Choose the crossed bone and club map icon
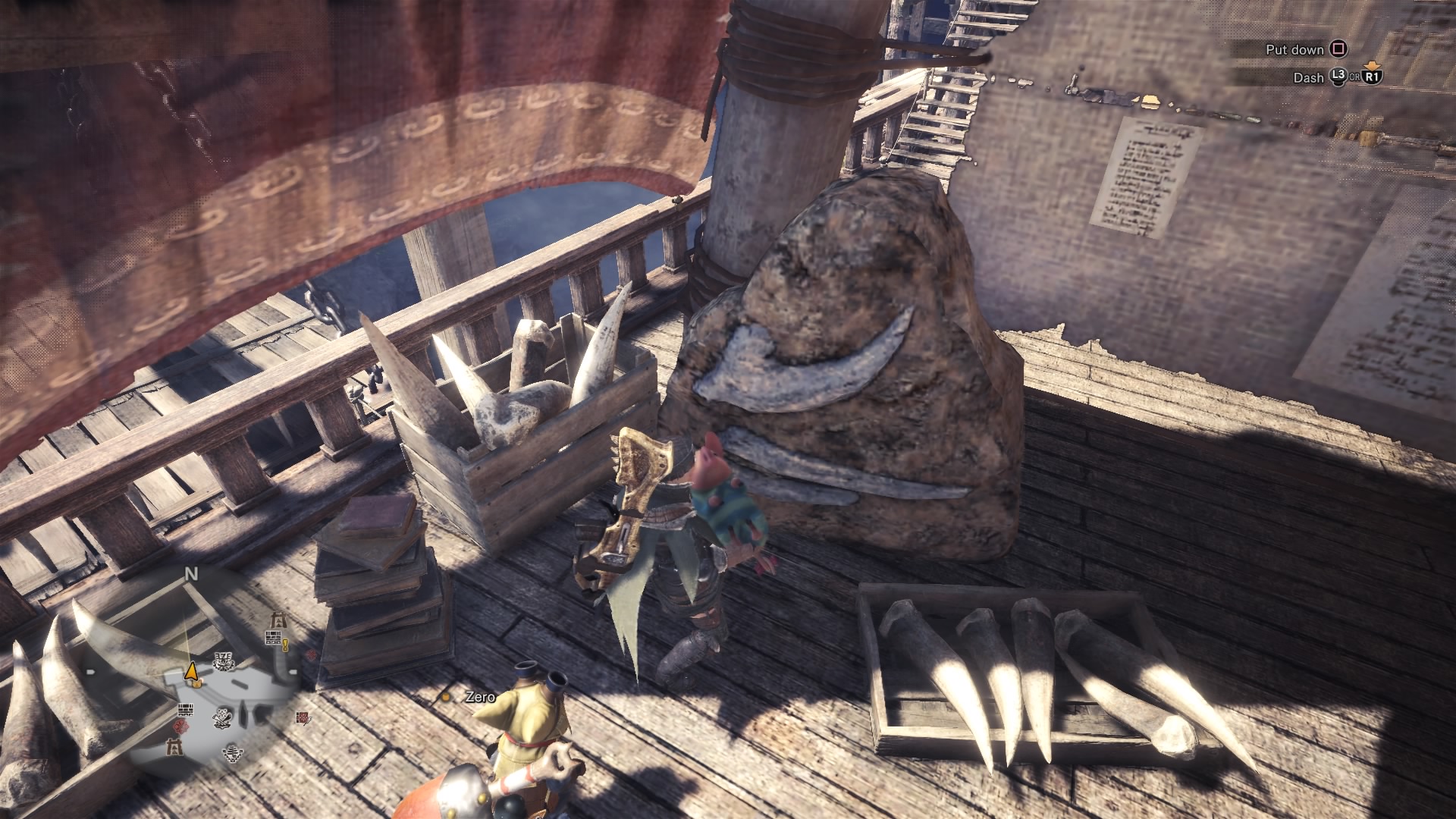The image size is (1456, 819). (x=223, y=716)
